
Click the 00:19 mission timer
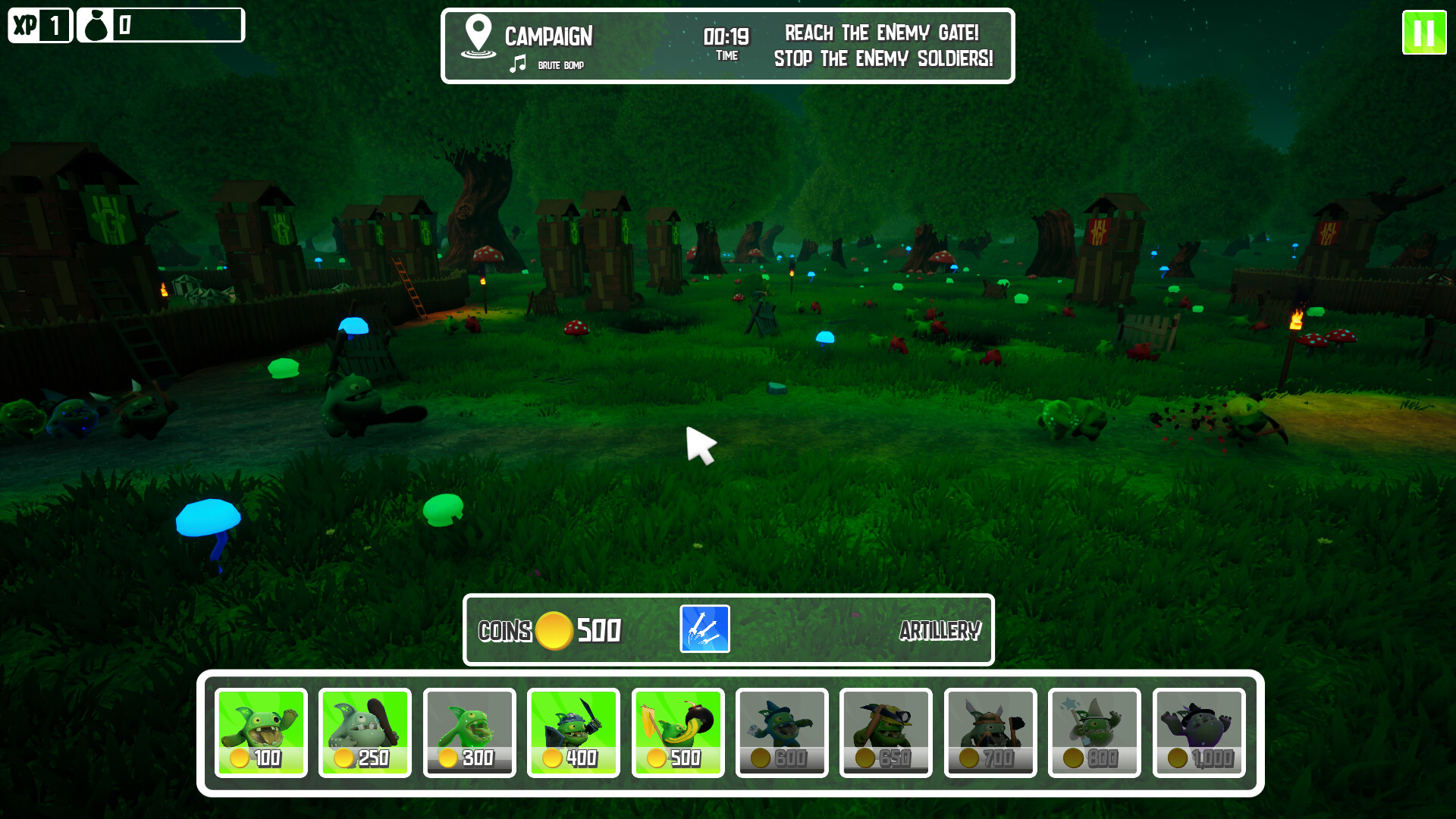coord(726,35)
